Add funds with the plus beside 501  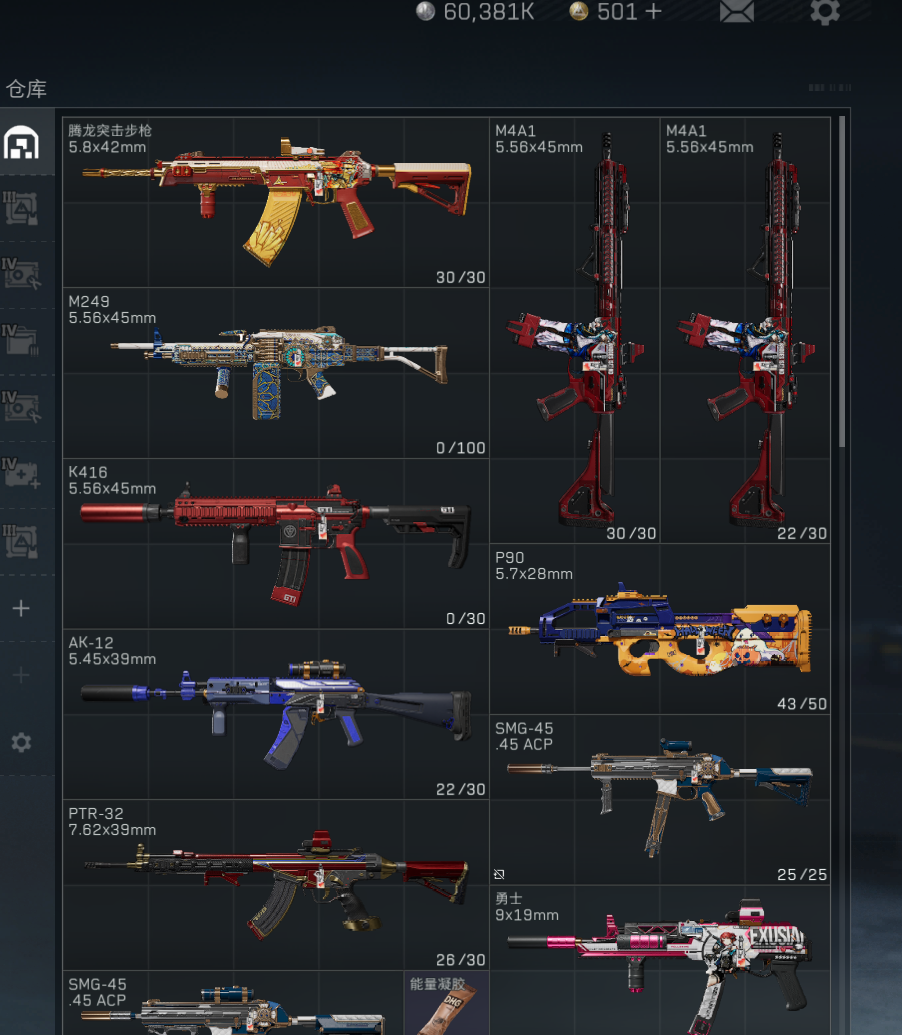653,12
